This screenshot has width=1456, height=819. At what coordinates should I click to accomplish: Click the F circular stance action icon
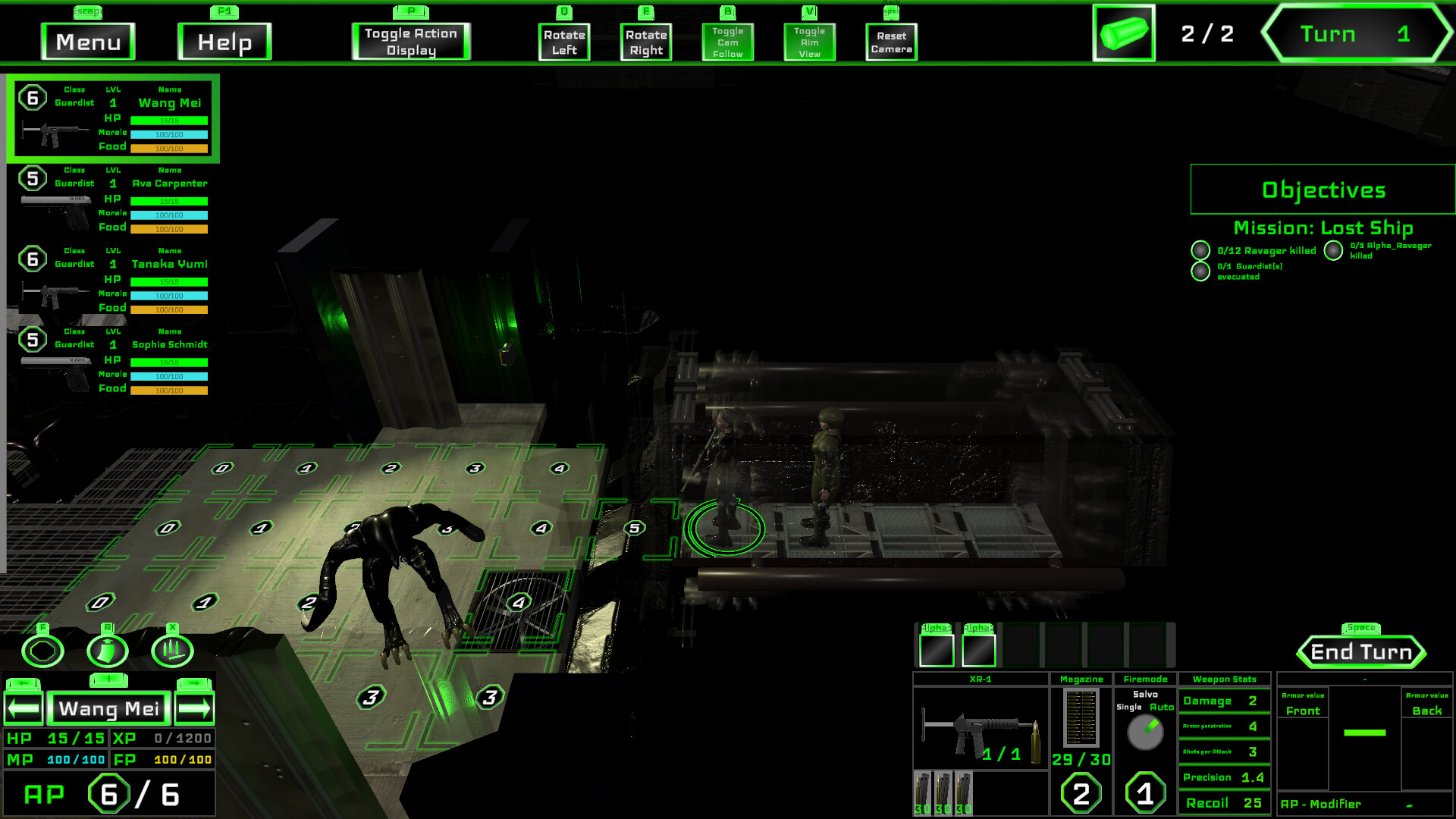tap(43, 651)
